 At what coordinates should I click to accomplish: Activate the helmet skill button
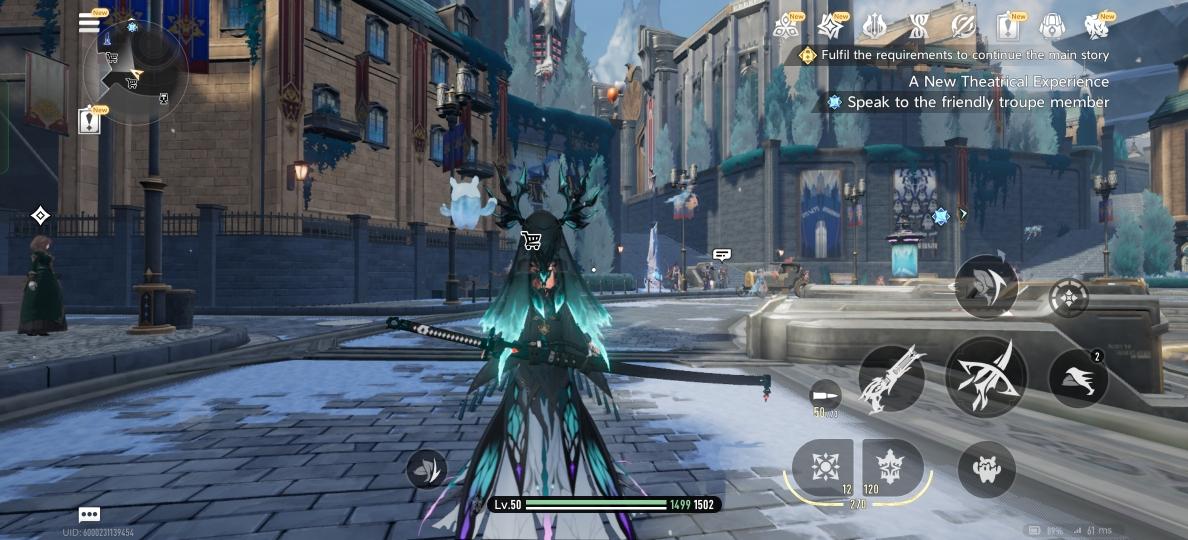(987, 286)
